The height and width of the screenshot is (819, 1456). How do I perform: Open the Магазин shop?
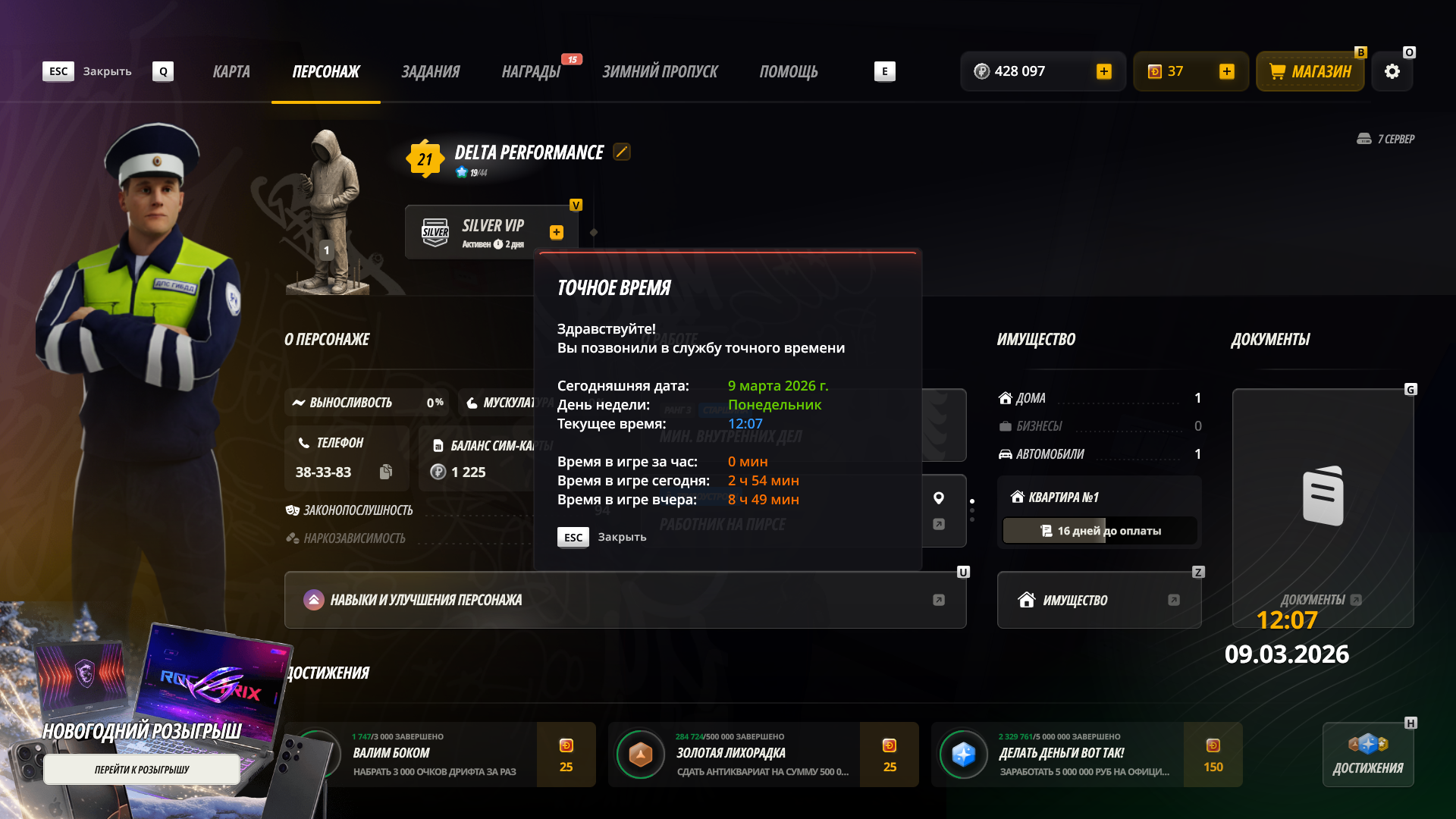point(1310,72)
